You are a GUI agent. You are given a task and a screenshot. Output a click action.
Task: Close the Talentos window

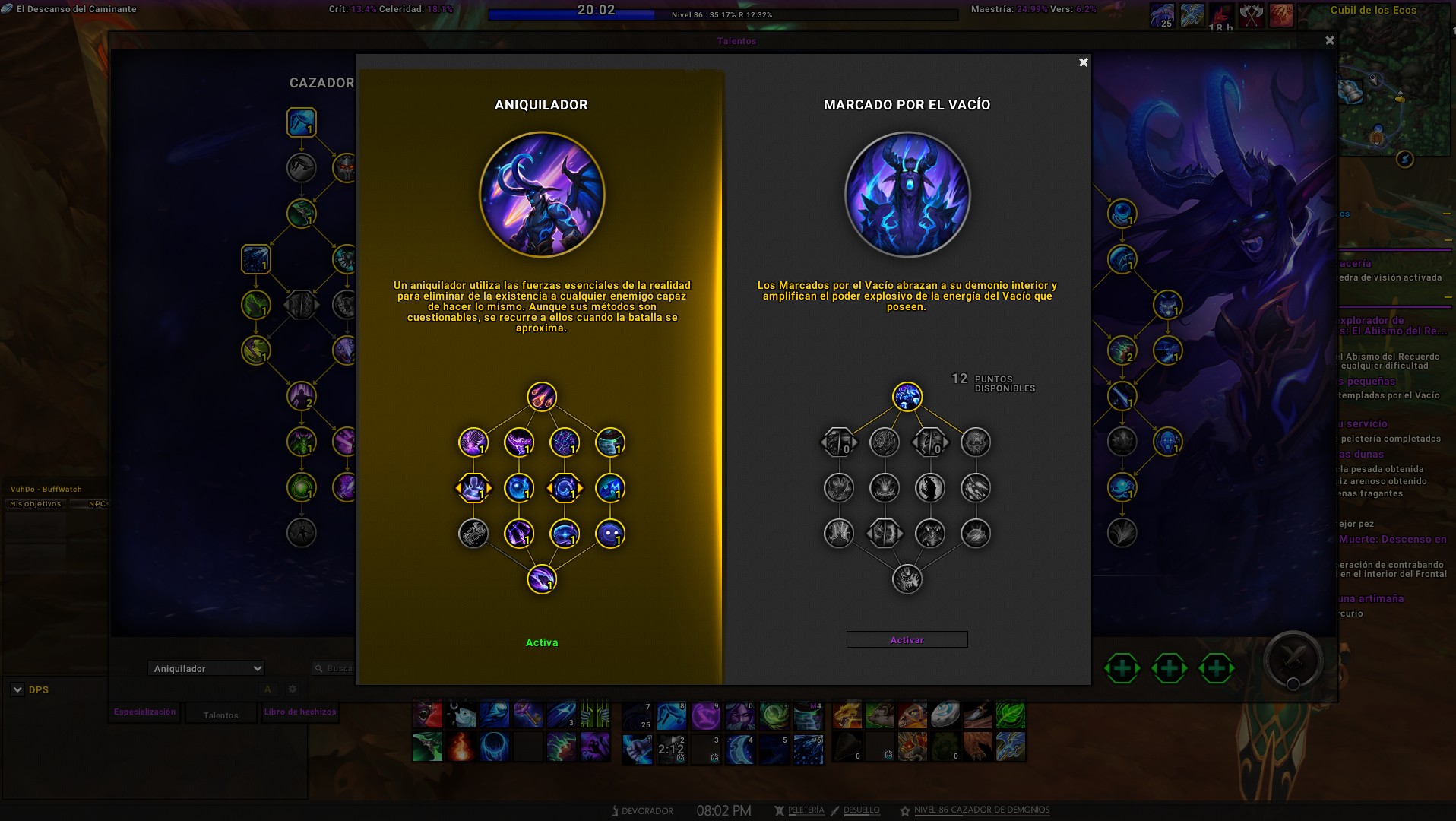[1329, 40]
